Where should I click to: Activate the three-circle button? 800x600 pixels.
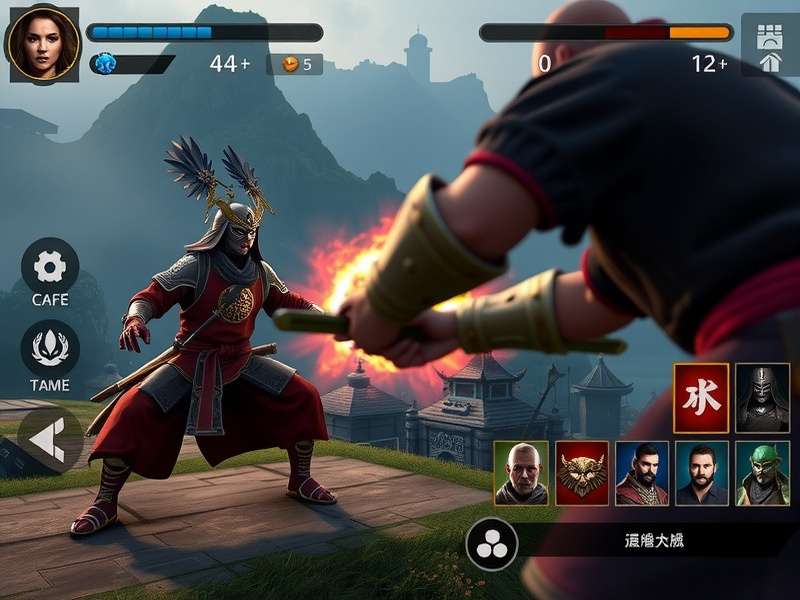point(492,543)
